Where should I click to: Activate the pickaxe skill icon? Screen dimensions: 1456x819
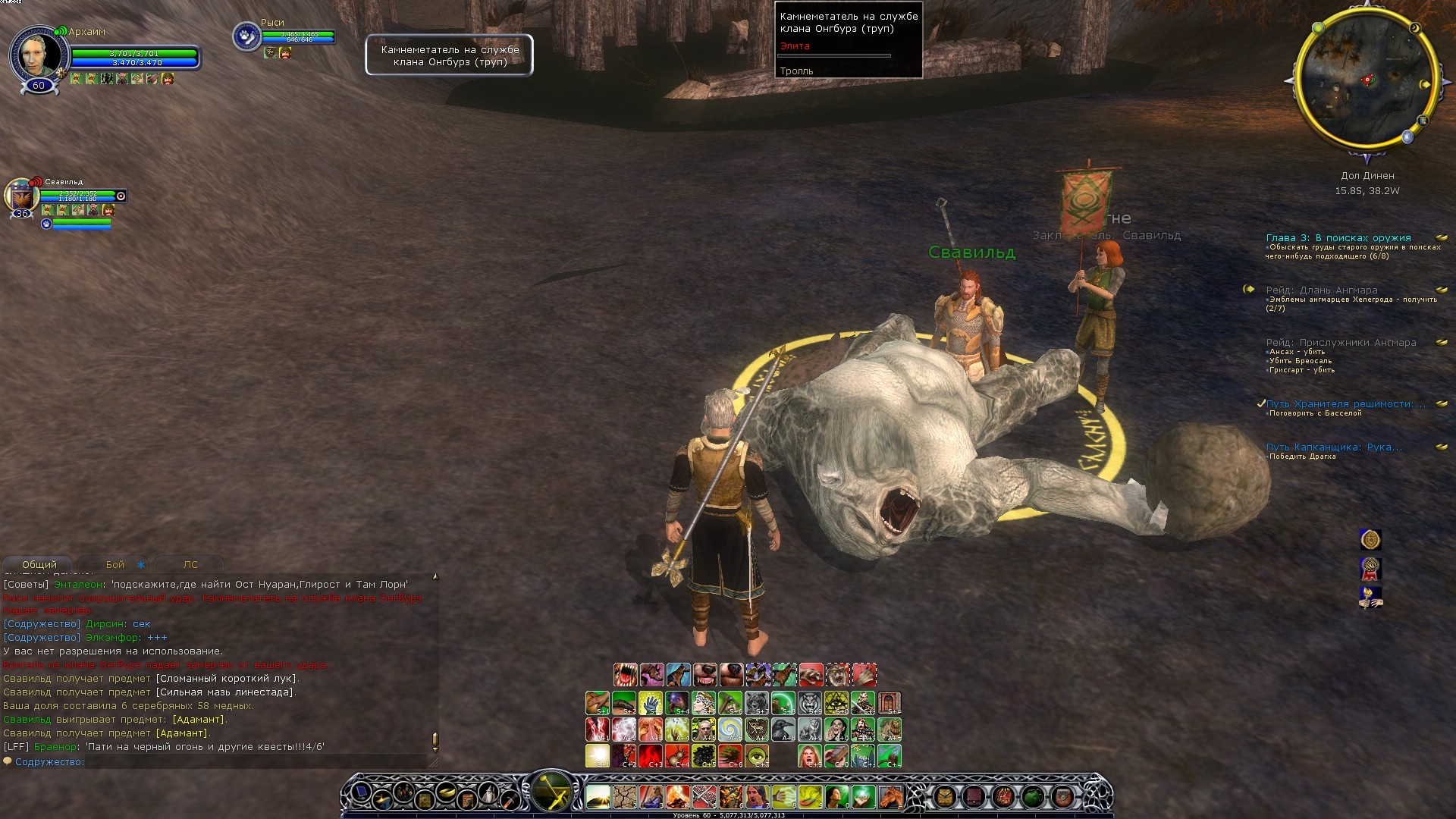(730, 704)
